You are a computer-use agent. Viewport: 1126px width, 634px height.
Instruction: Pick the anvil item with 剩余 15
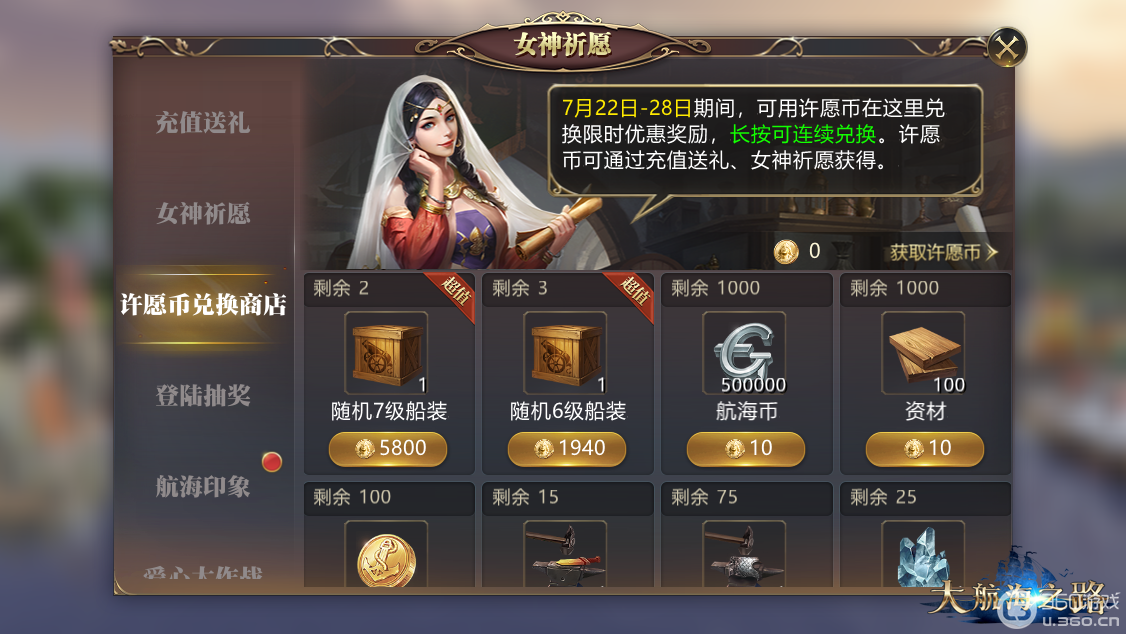point(566,557)
